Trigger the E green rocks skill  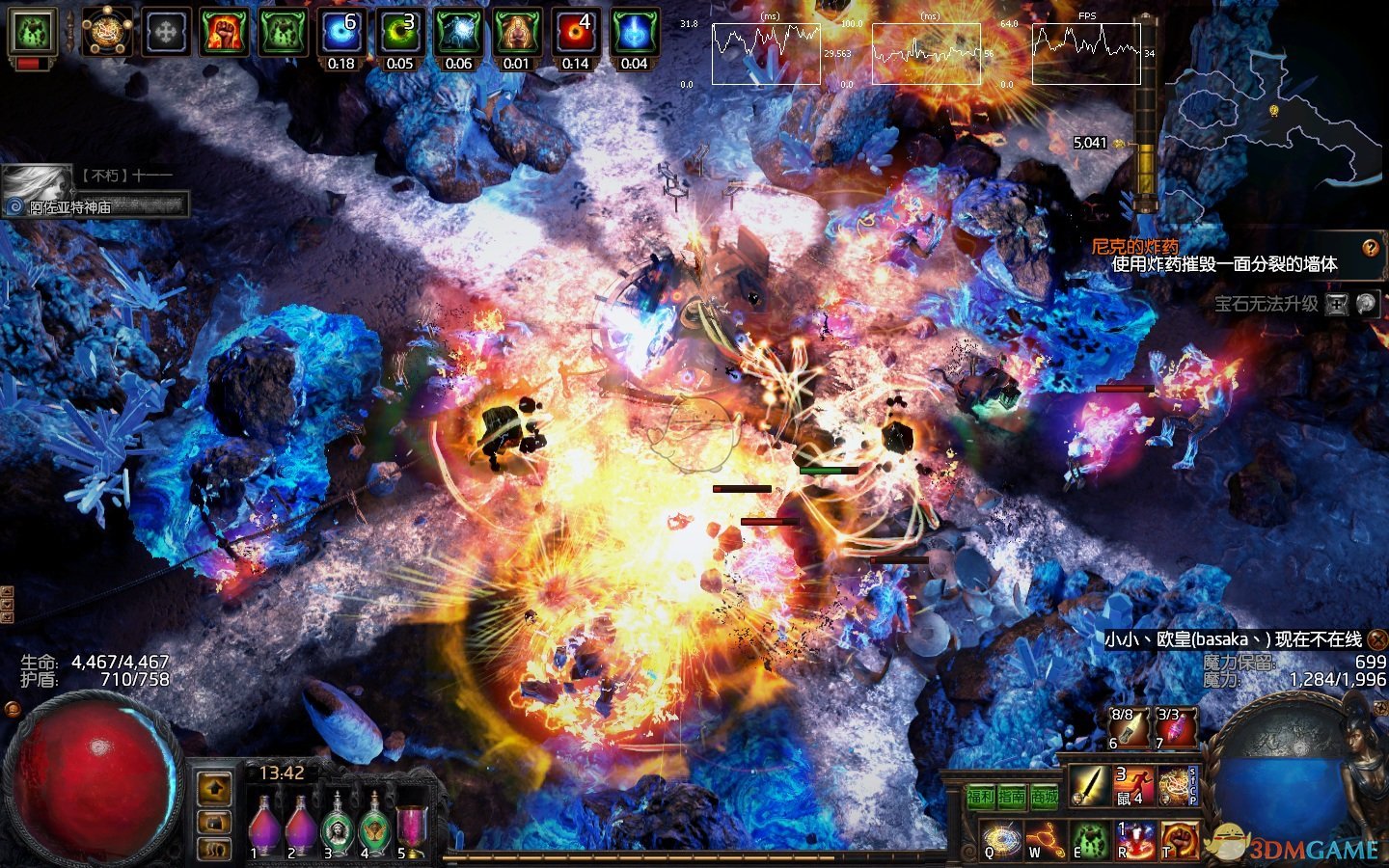1090,840
